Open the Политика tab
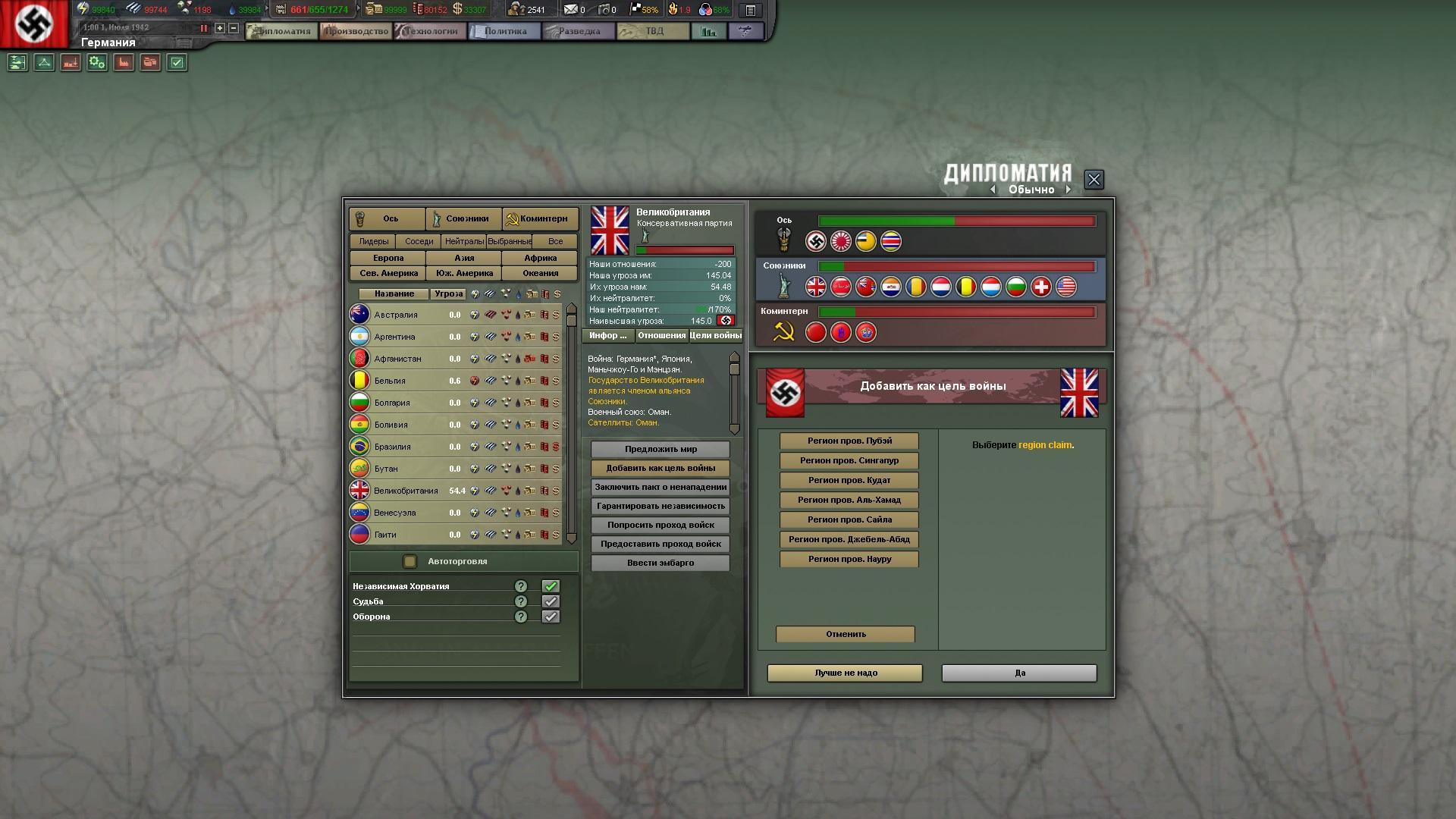The height and width of the screenshot is (819, 1456). [x=504, y=31]
